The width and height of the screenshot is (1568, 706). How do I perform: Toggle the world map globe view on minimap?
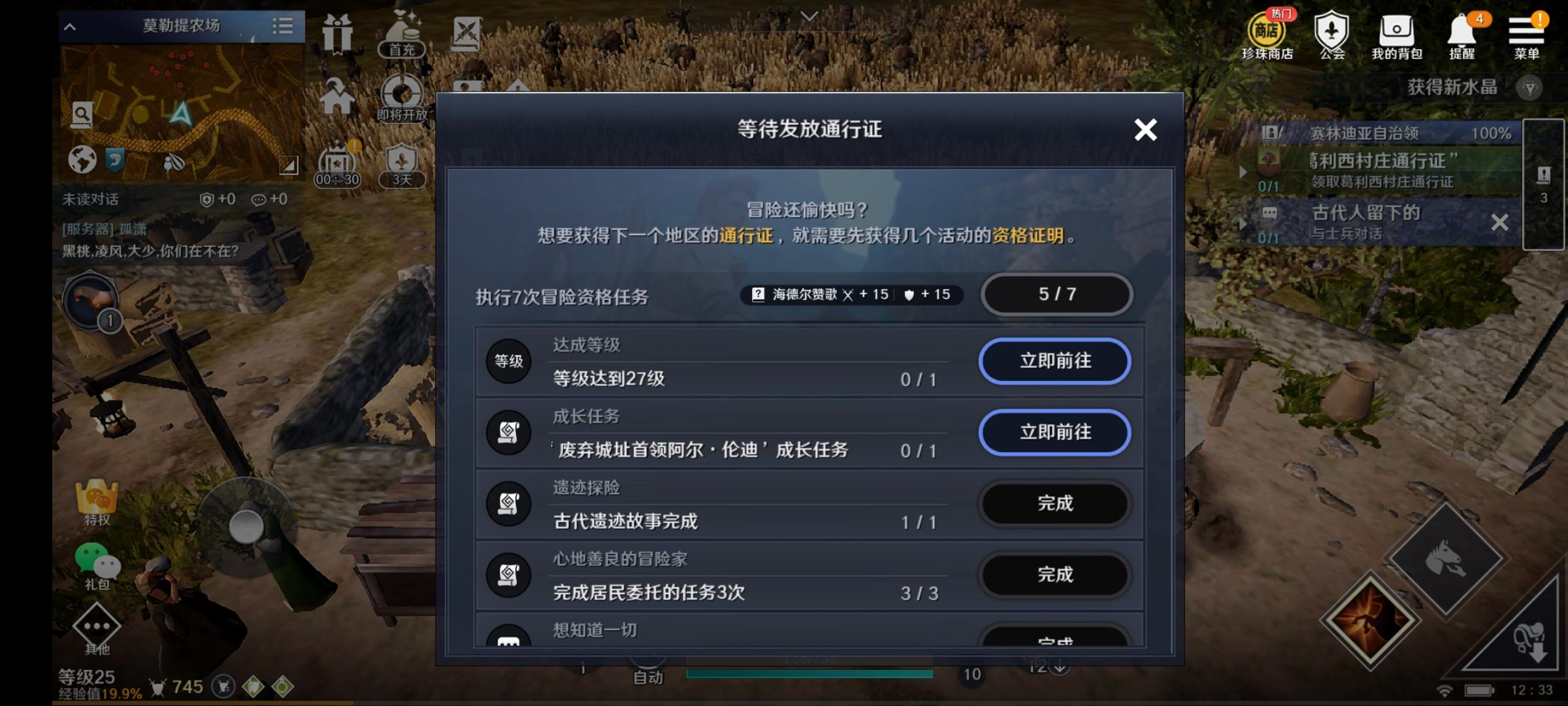pyautogui.click(x=82, y=160)
